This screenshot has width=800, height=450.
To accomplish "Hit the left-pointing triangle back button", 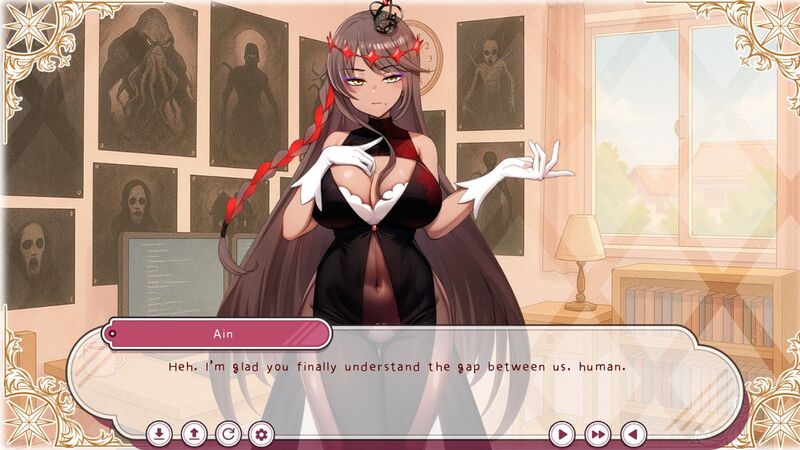I will tap(632, 434).
